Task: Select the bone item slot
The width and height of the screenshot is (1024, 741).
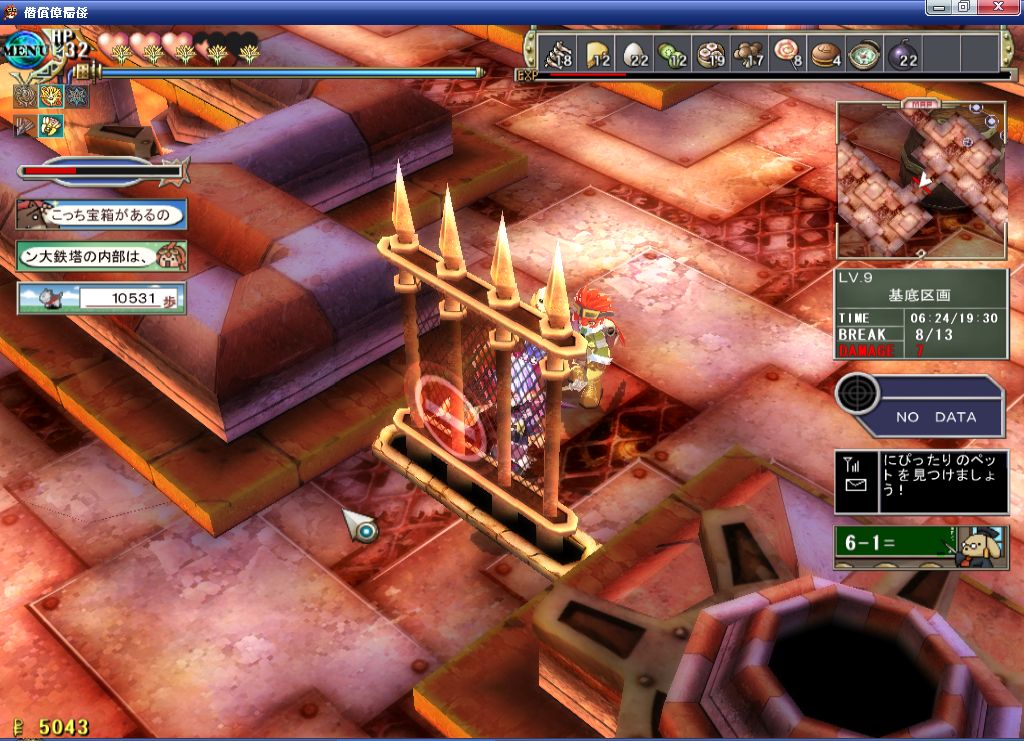Action: (557, 54)
